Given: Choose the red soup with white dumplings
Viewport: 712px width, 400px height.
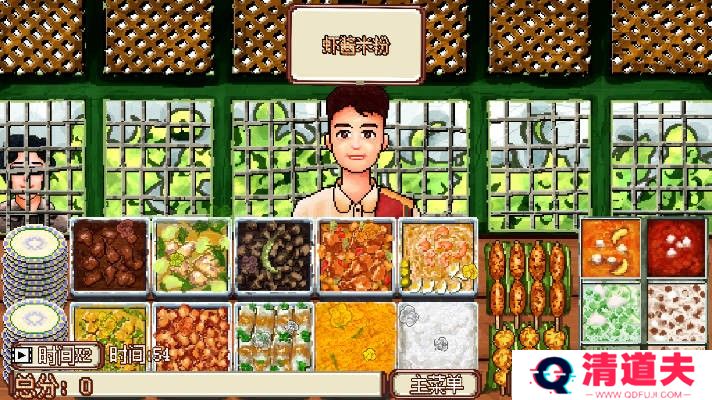Looking at the screenshot, I should click(x=675, y=246).
